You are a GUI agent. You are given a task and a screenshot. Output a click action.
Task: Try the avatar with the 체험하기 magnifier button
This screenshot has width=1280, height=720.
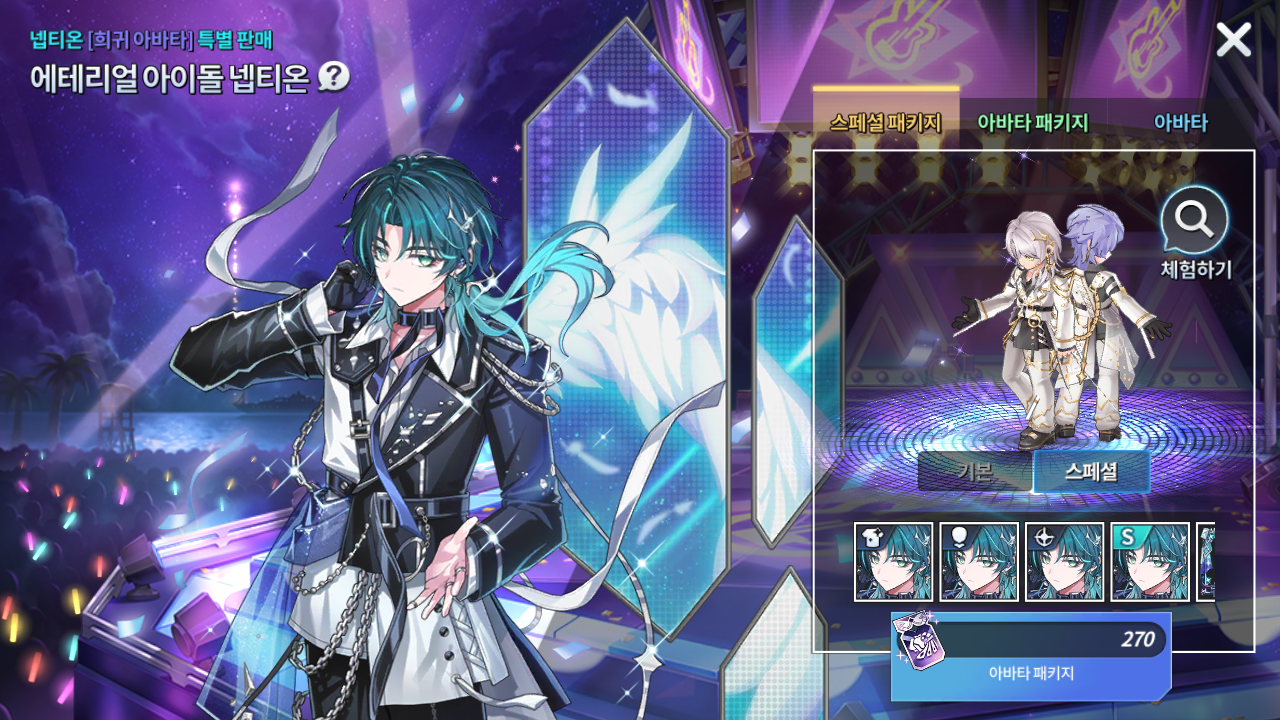pos(1195,220)
